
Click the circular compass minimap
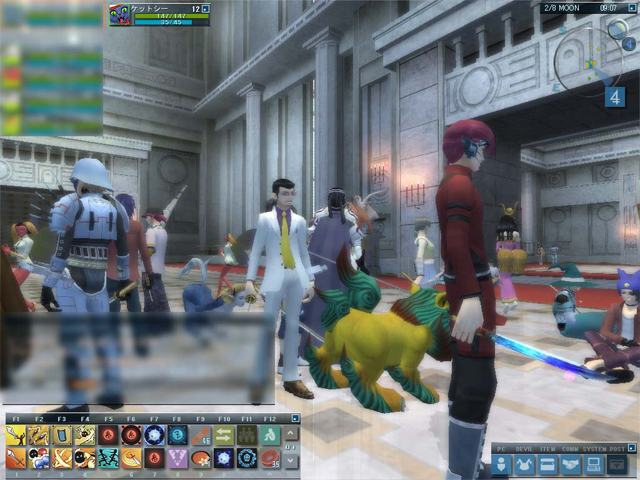click(588, 62)
